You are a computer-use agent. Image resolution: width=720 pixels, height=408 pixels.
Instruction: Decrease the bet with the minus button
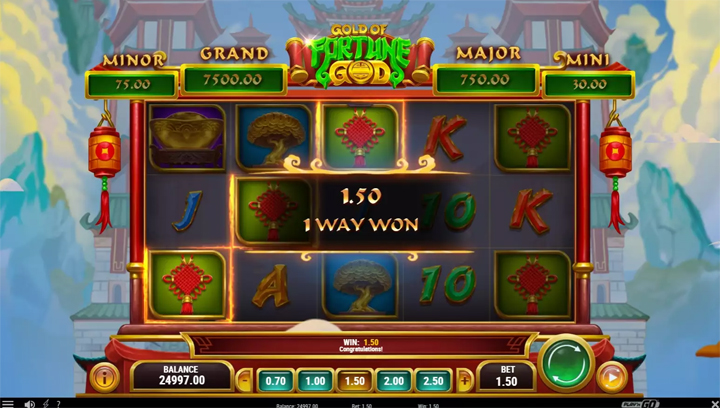pyautogui.click(x=247, y=381)
